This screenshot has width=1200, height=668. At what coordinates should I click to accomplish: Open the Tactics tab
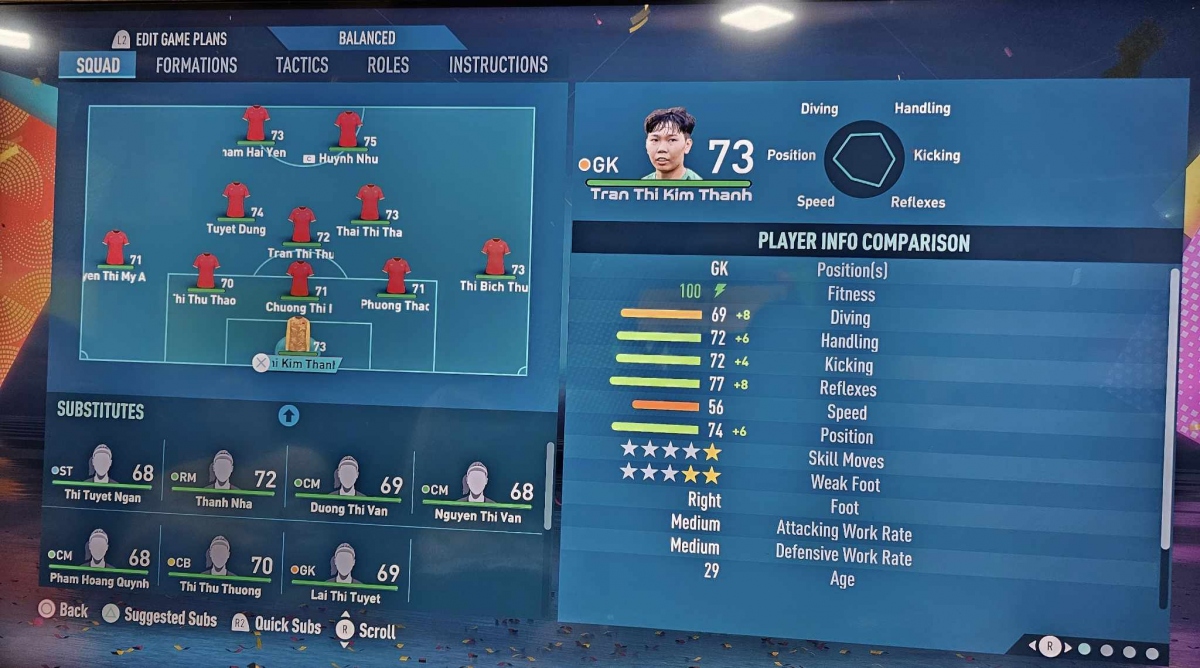pyautogui.click(x=302, y=65)
